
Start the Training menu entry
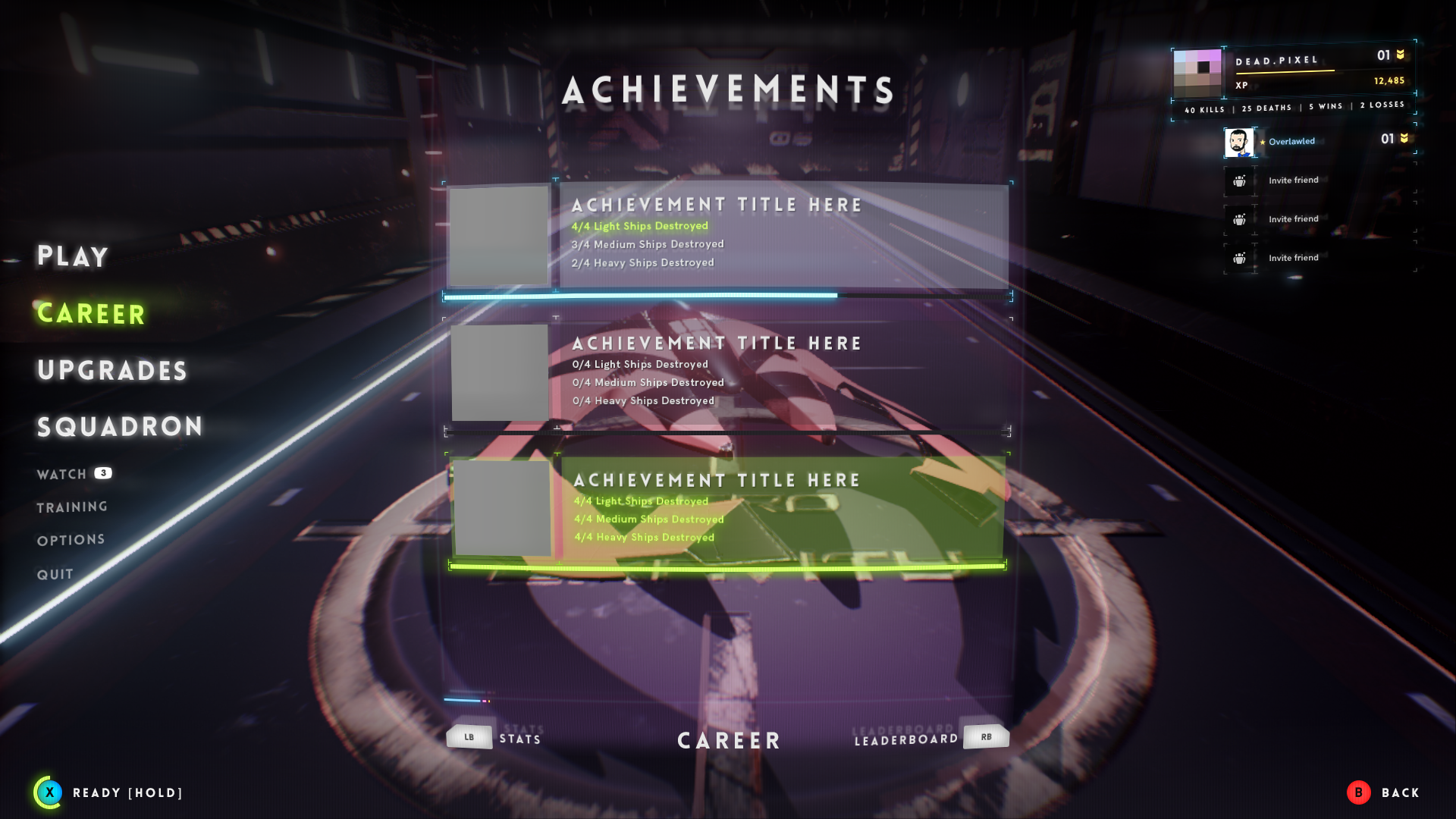72,507
